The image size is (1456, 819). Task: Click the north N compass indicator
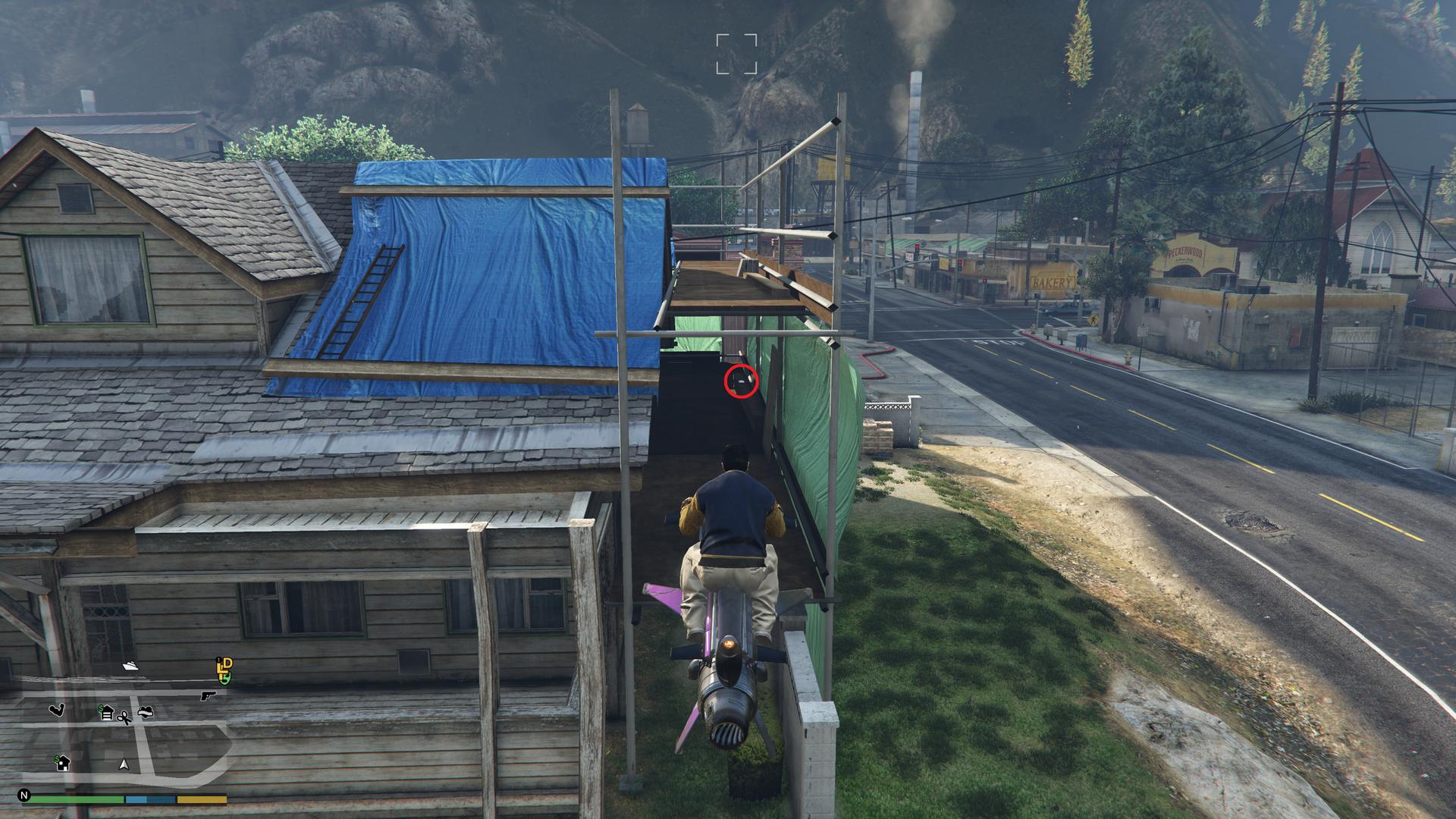coord(24,796)
